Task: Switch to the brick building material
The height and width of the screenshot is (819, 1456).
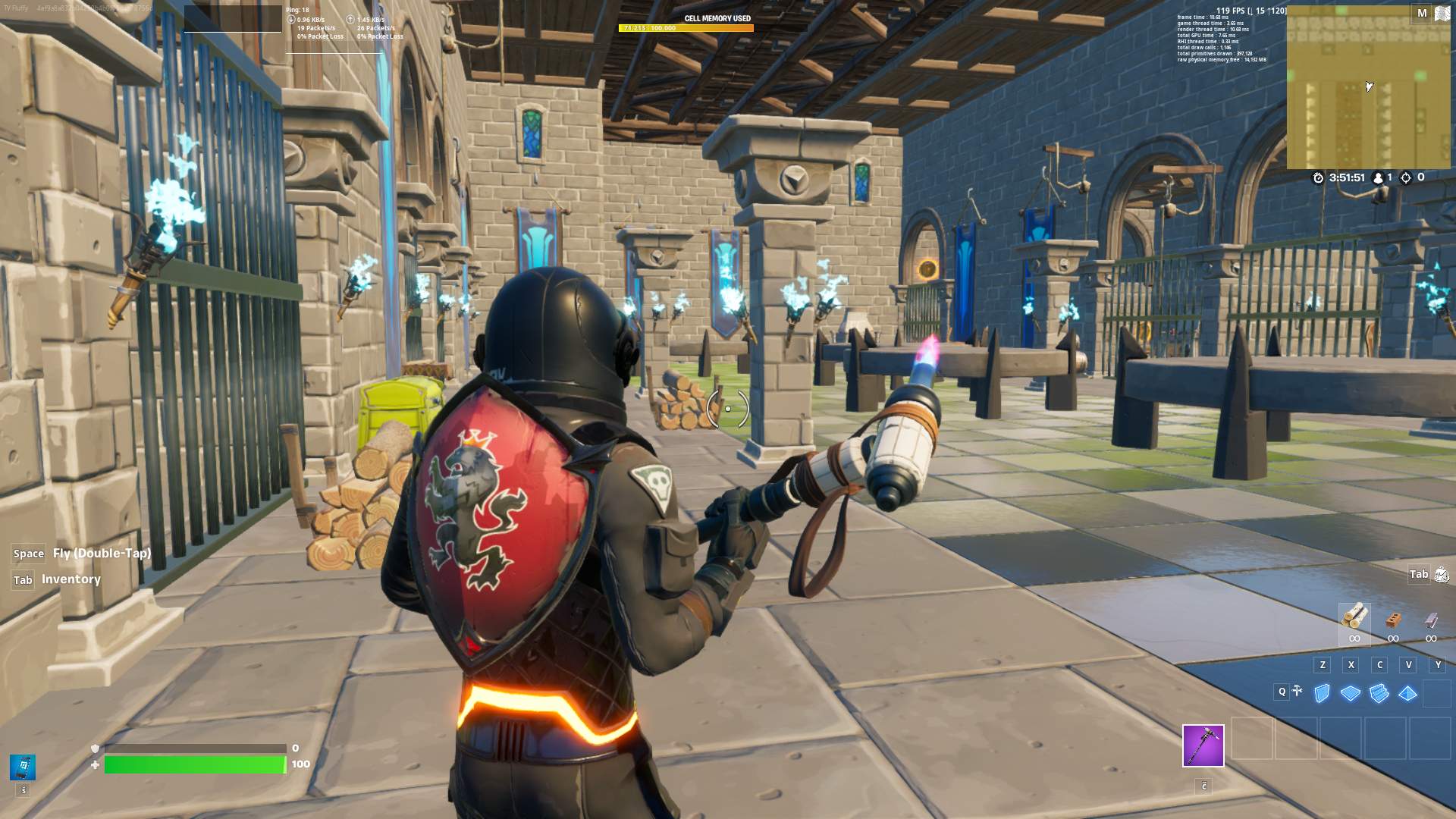Action: (1393, 620)
